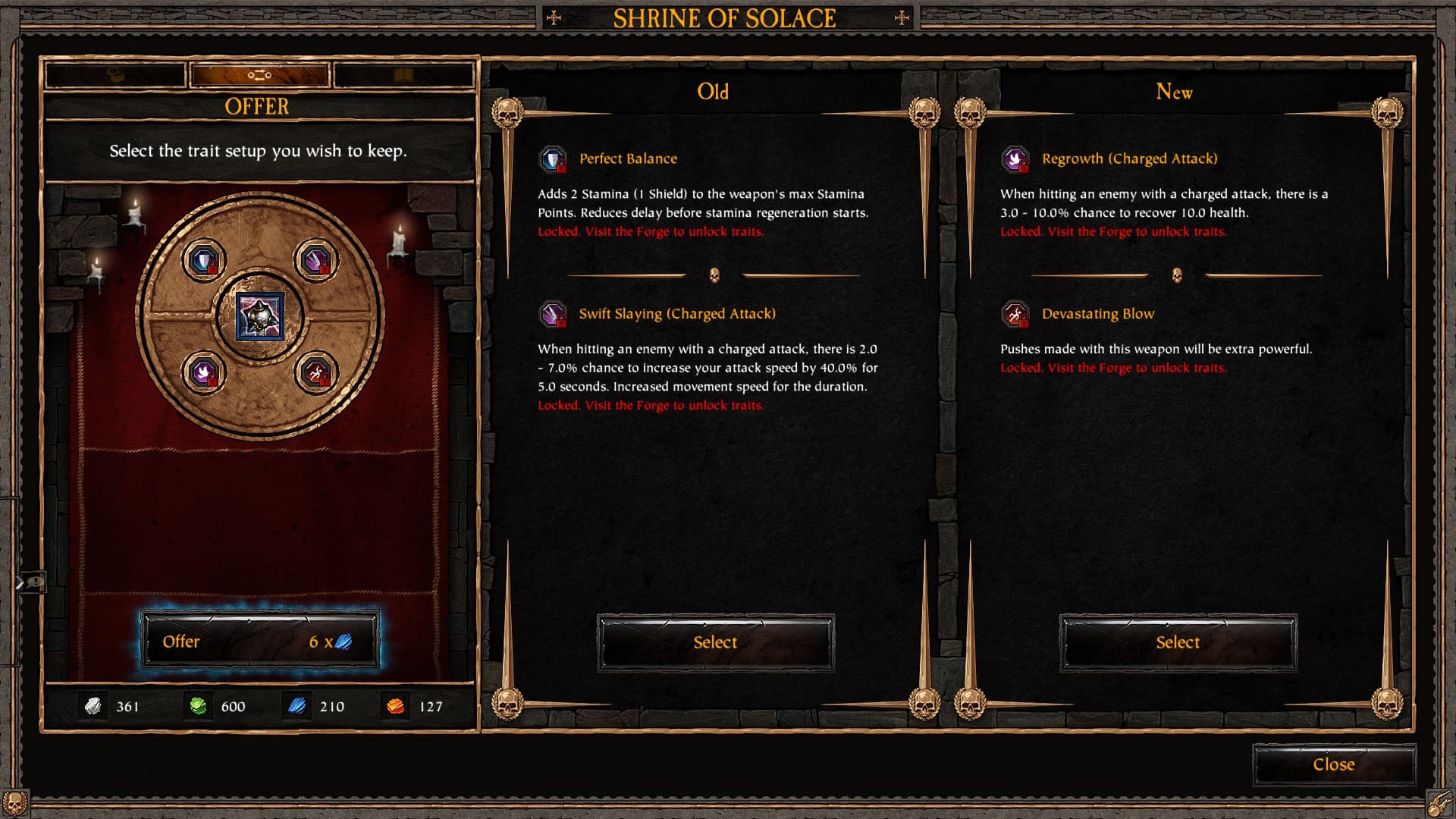Close the Shrine of Solace window
This screenshot has height=819, width=1456.
pos(1334,764)
